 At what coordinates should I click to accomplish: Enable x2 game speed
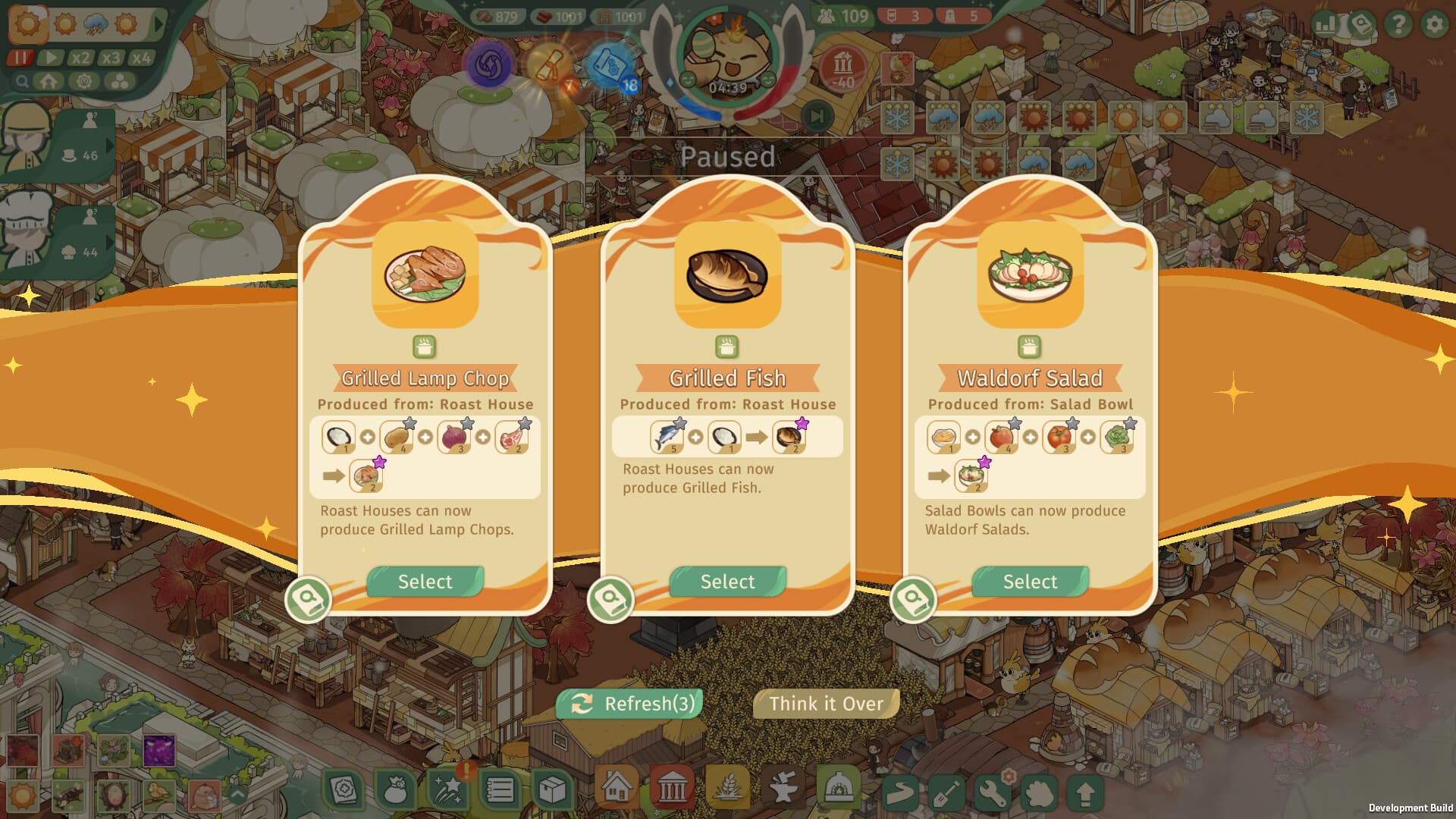(80, 57)
